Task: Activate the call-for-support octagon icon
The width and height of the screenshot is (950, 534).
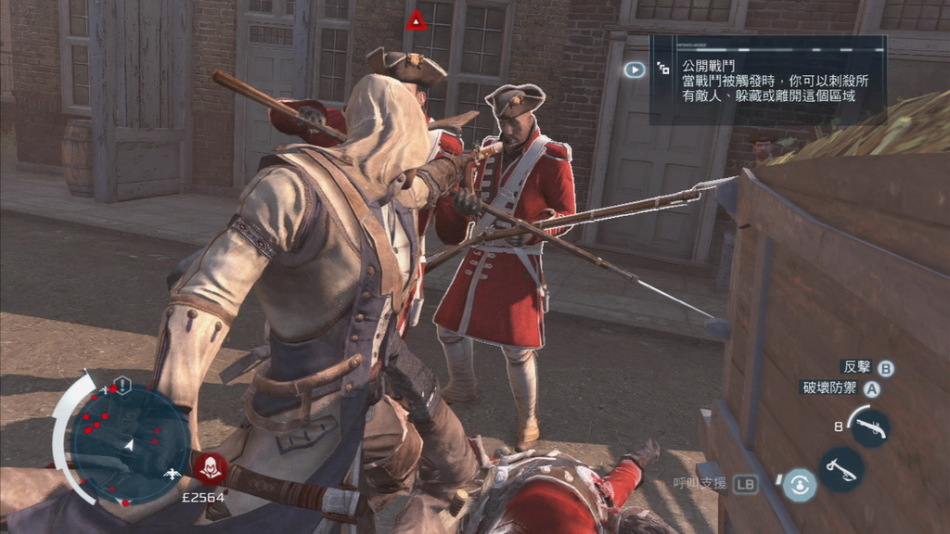Action: pyautogui.click(x=799, y=485)
